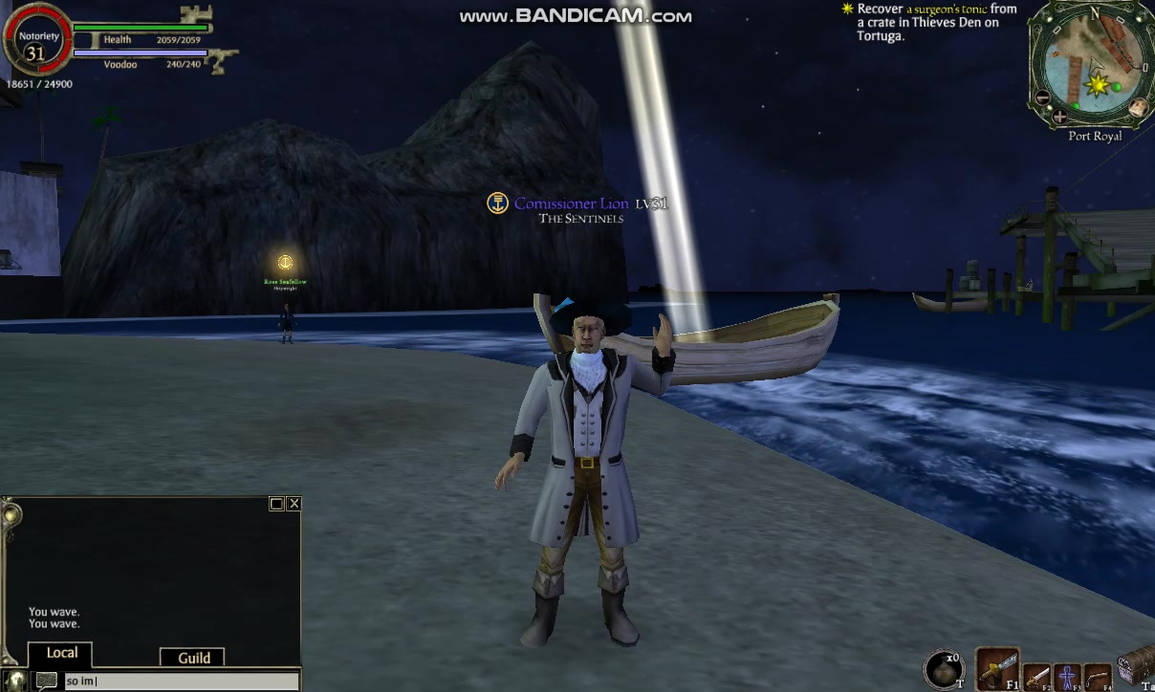Image resolution: width=1155 pixels, height=692 pixels.
Task: Focus the chat text input field
Action: (x=180, y=681)
